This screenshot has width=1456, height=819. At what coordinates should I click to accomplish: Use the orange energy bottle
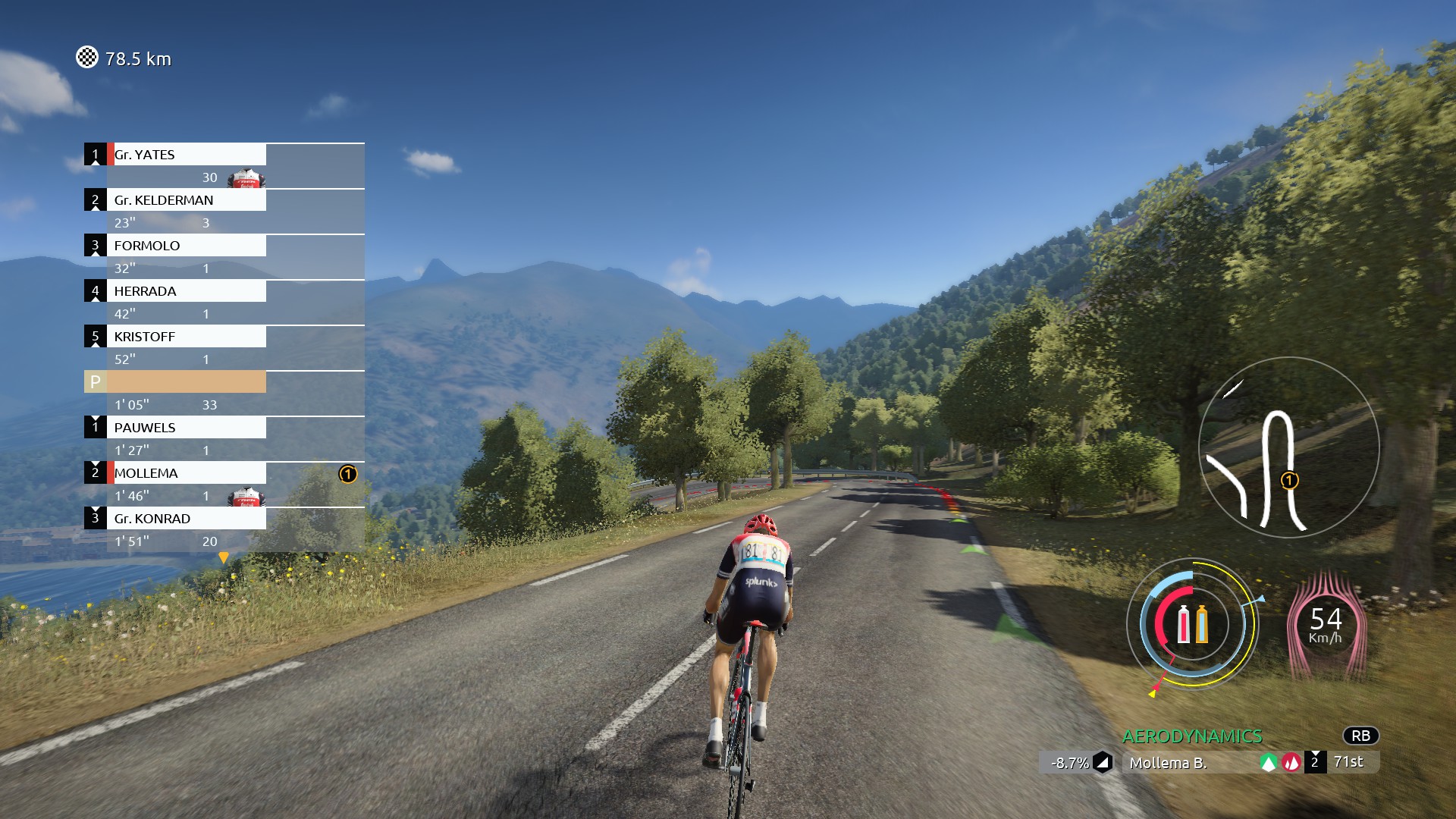(1202, 624)
